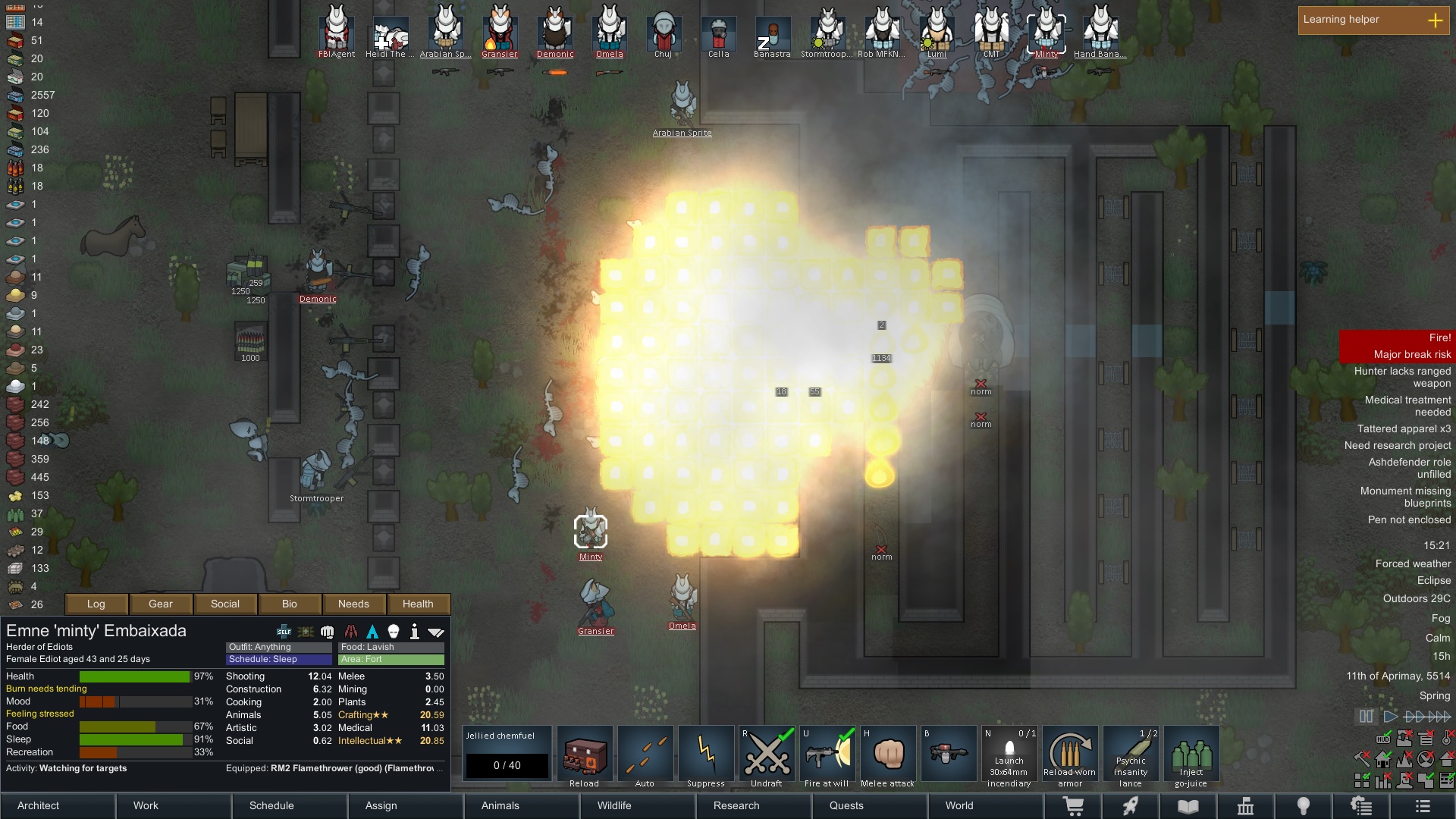This screenshot has height=819, width=1456.
Task: Open the Area: Fort selector
Action: click(391, 660)
